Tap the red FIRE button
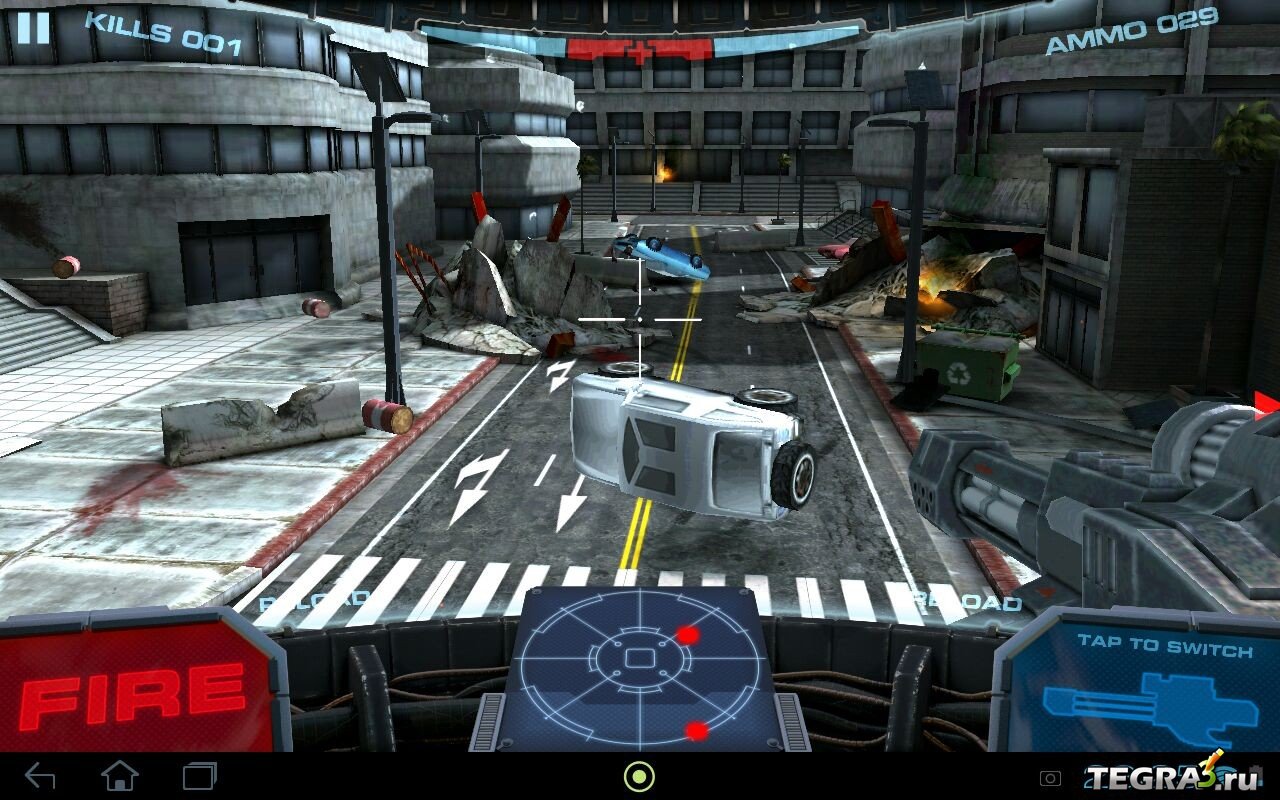The image size is (1280, 800). pos(133,687)
